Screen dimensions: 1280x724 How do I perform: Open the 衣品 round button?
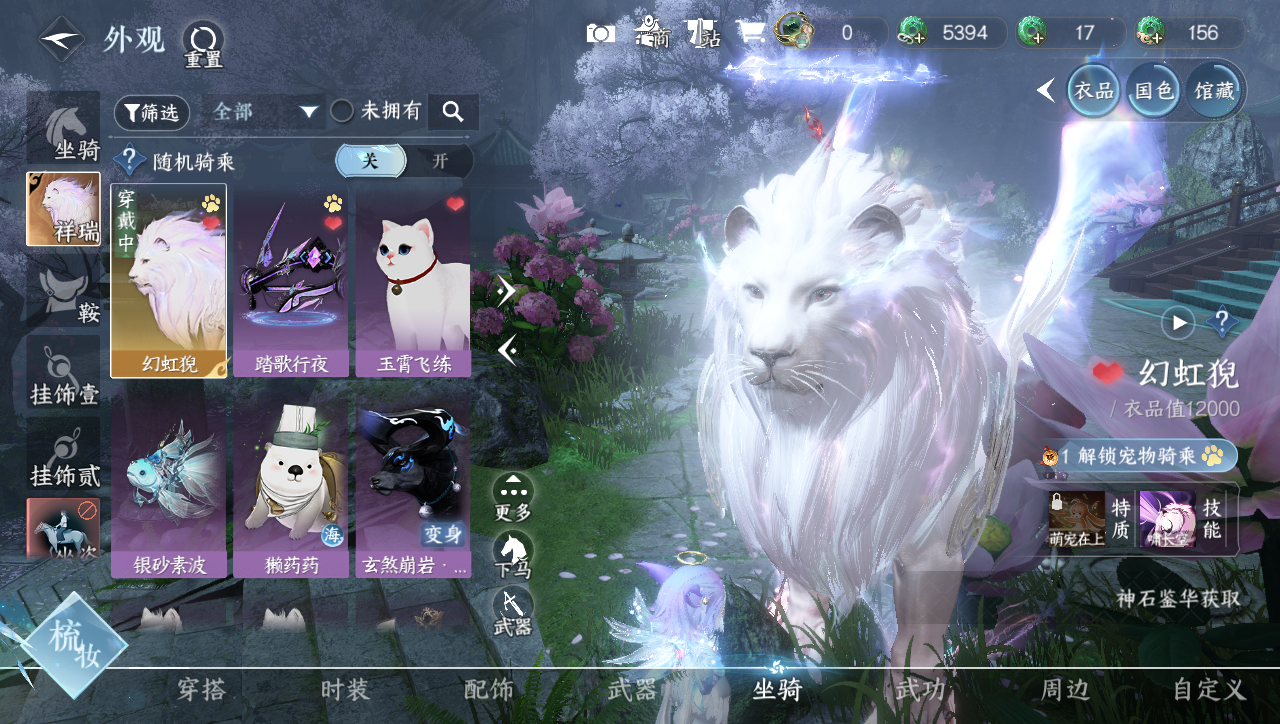point(1093,91)
